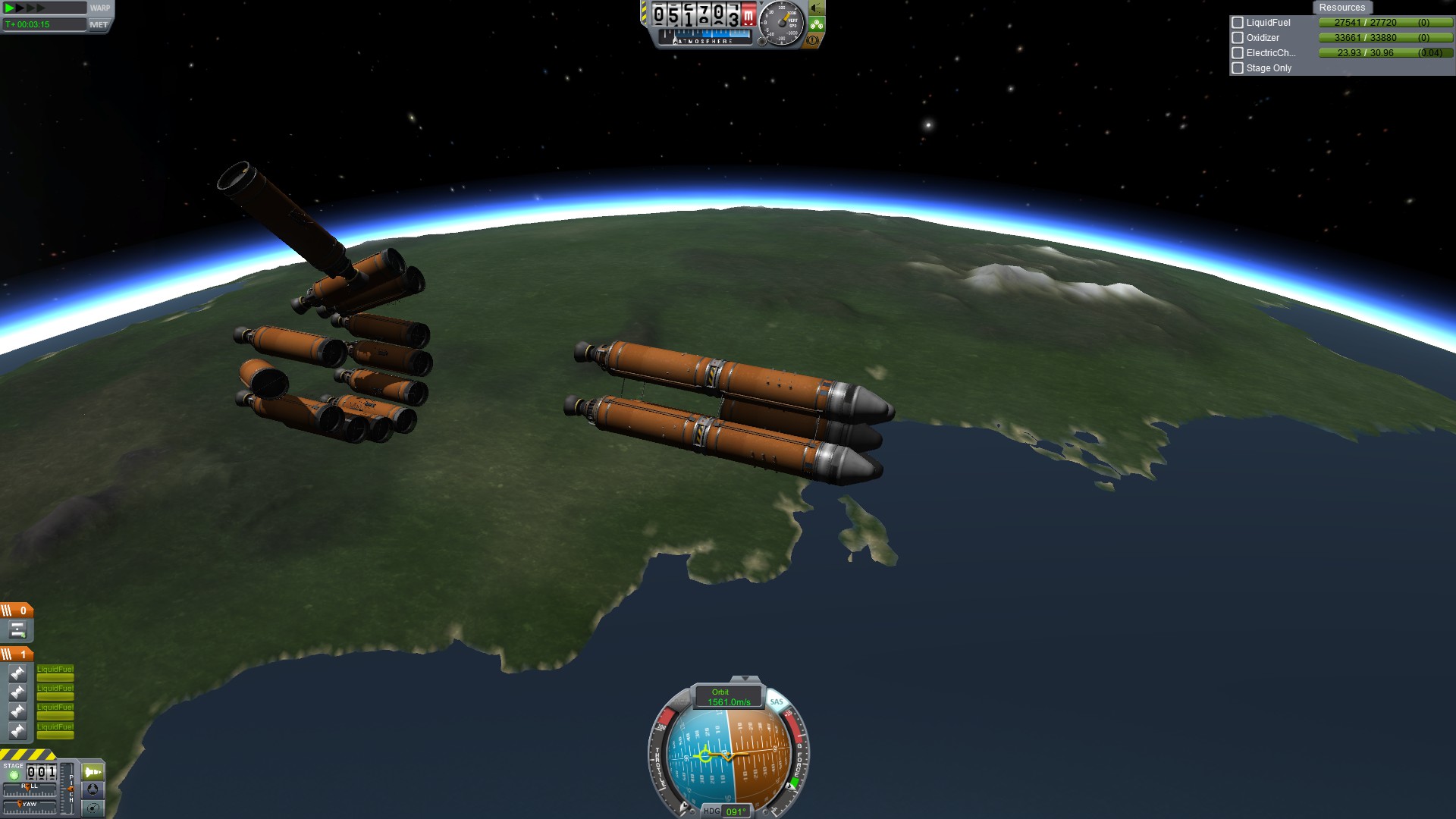This screenshot has width=1456, height=819.
Task: Close the Resources panel tab
Action: [x=1341, y=8]
